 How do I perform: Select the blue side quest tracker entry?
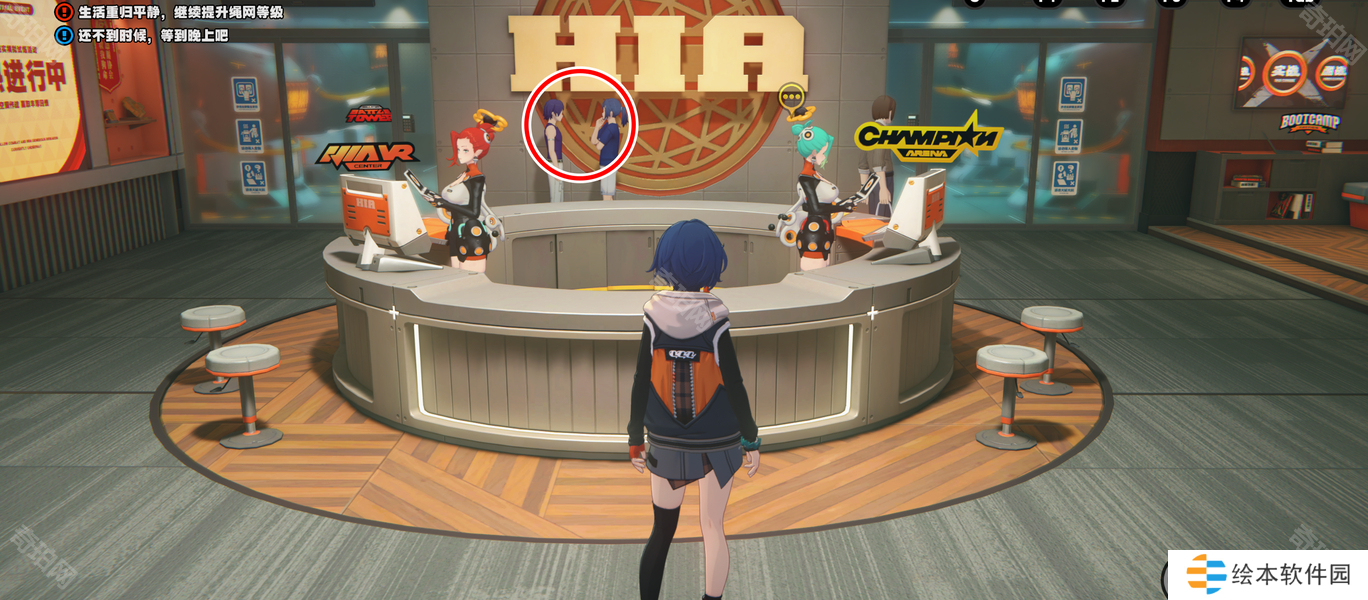coord(145,35)
